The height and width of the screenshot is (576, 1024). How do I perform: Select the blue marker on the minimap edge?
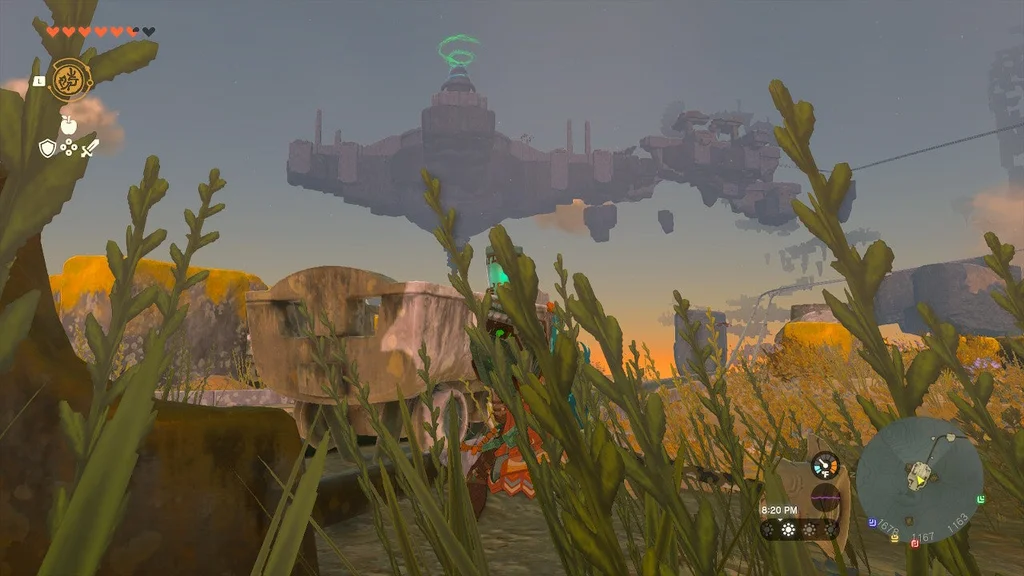point(874,521)
